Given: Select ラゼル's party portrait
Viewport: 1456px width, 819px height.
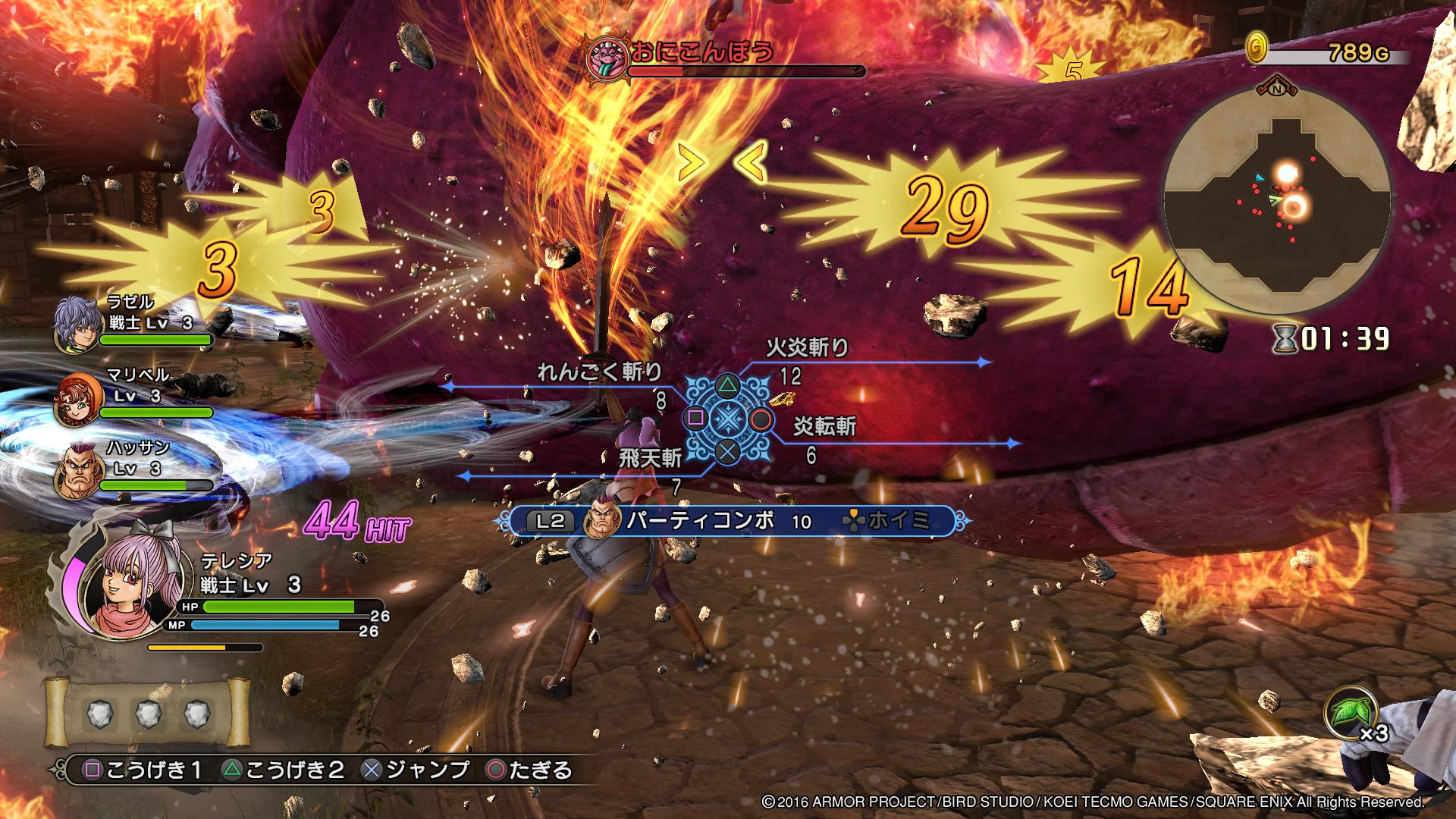Looking at the screenshot, I should click(x=76, y=325).
